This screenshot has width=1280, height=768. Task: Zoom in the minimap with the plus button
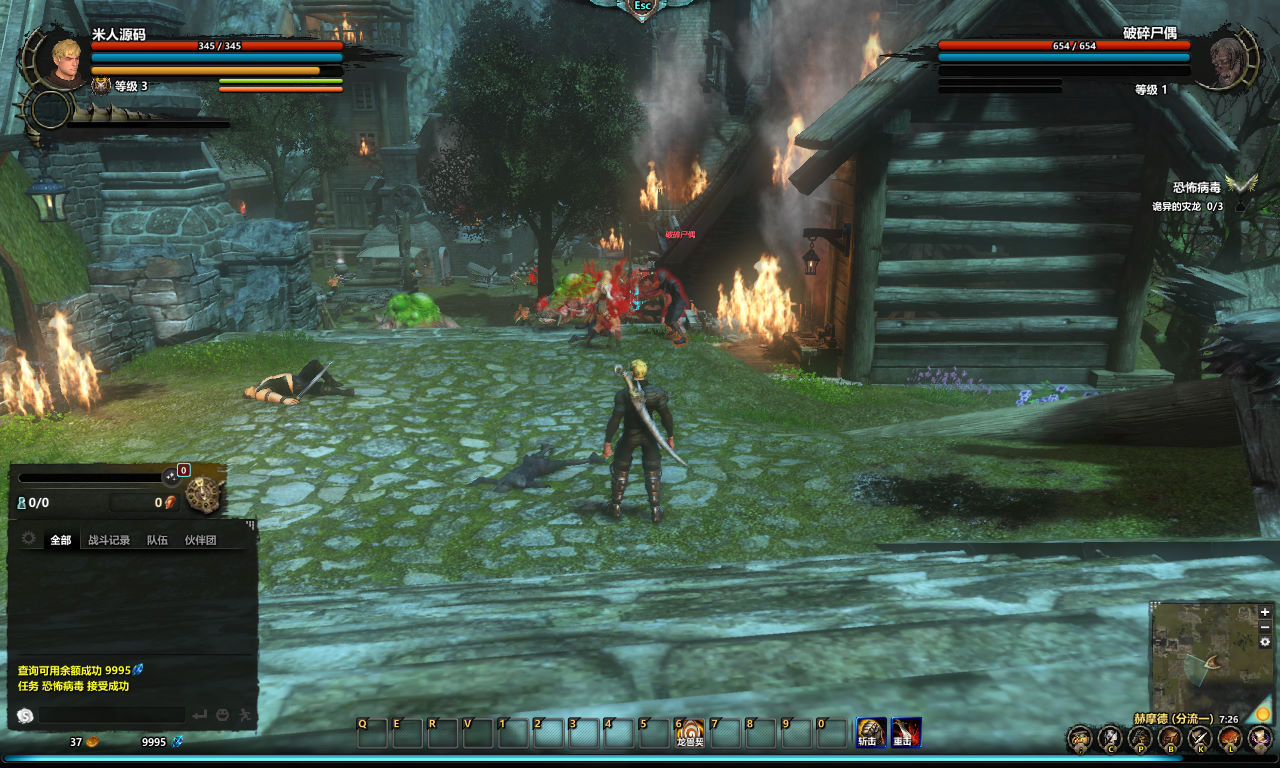click(1265, 612)
